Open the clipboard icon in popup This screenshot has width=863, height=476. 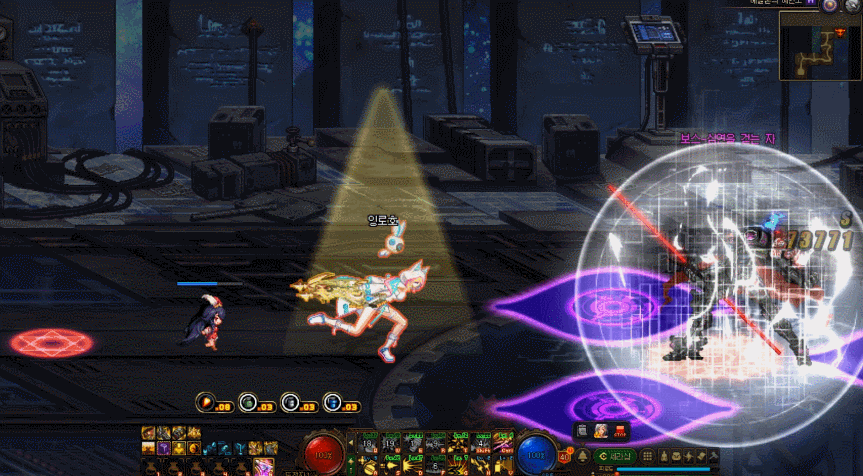coord(581,431)
